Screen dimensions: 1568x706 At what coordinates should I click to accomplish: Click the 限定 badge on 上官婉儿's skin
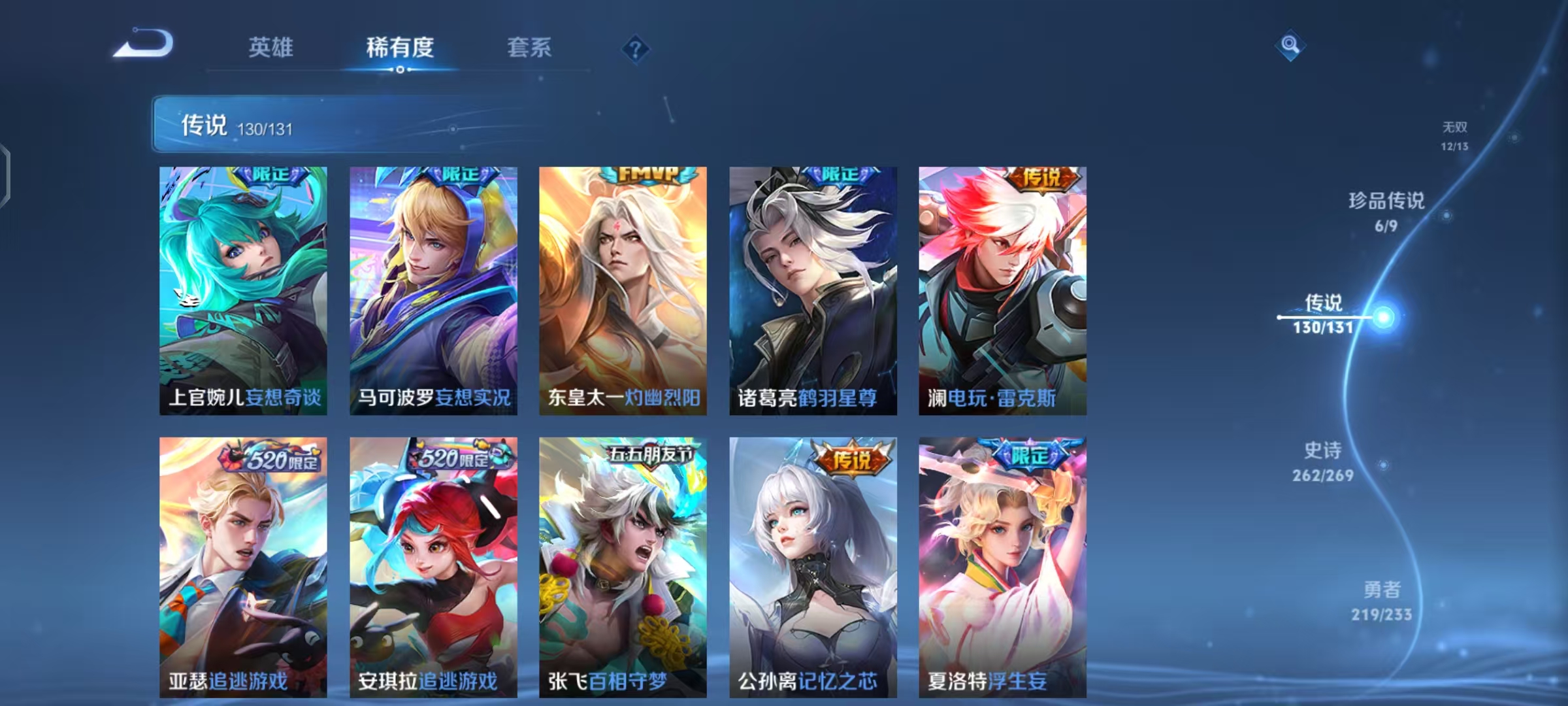pos(272,175)
